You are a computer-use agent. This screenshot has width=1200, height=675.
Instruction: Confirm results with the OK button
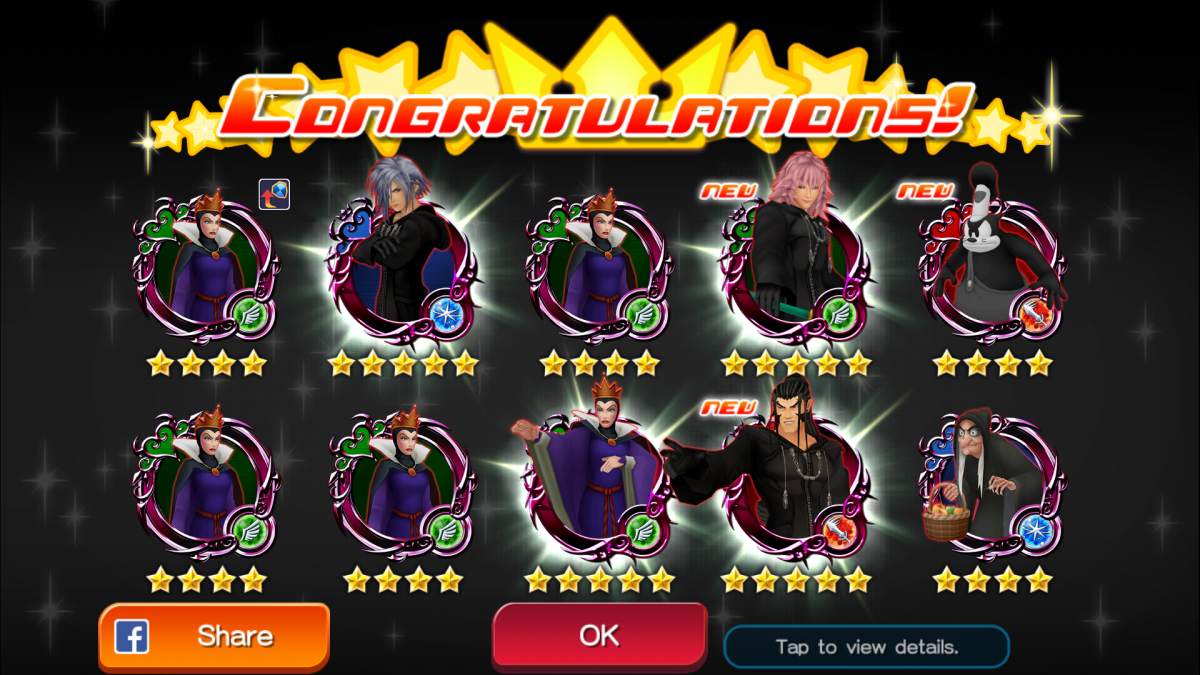click(599, 635)
